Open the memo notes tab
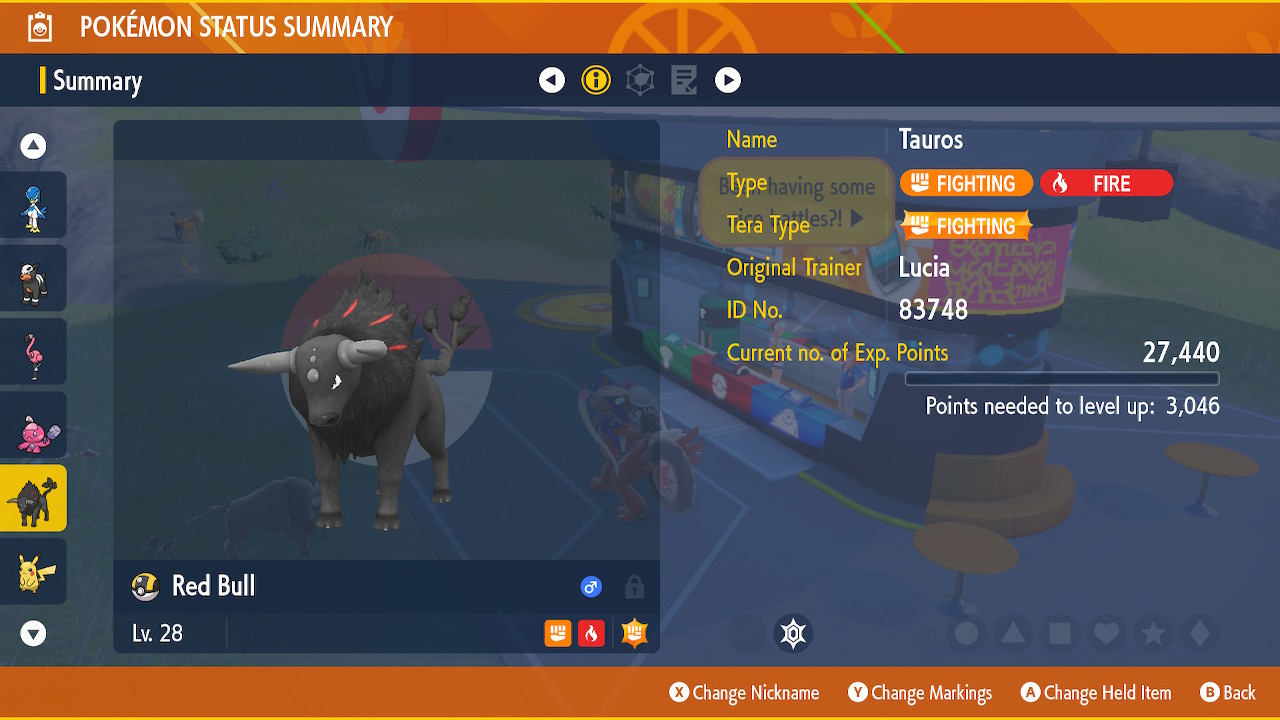 684,80
